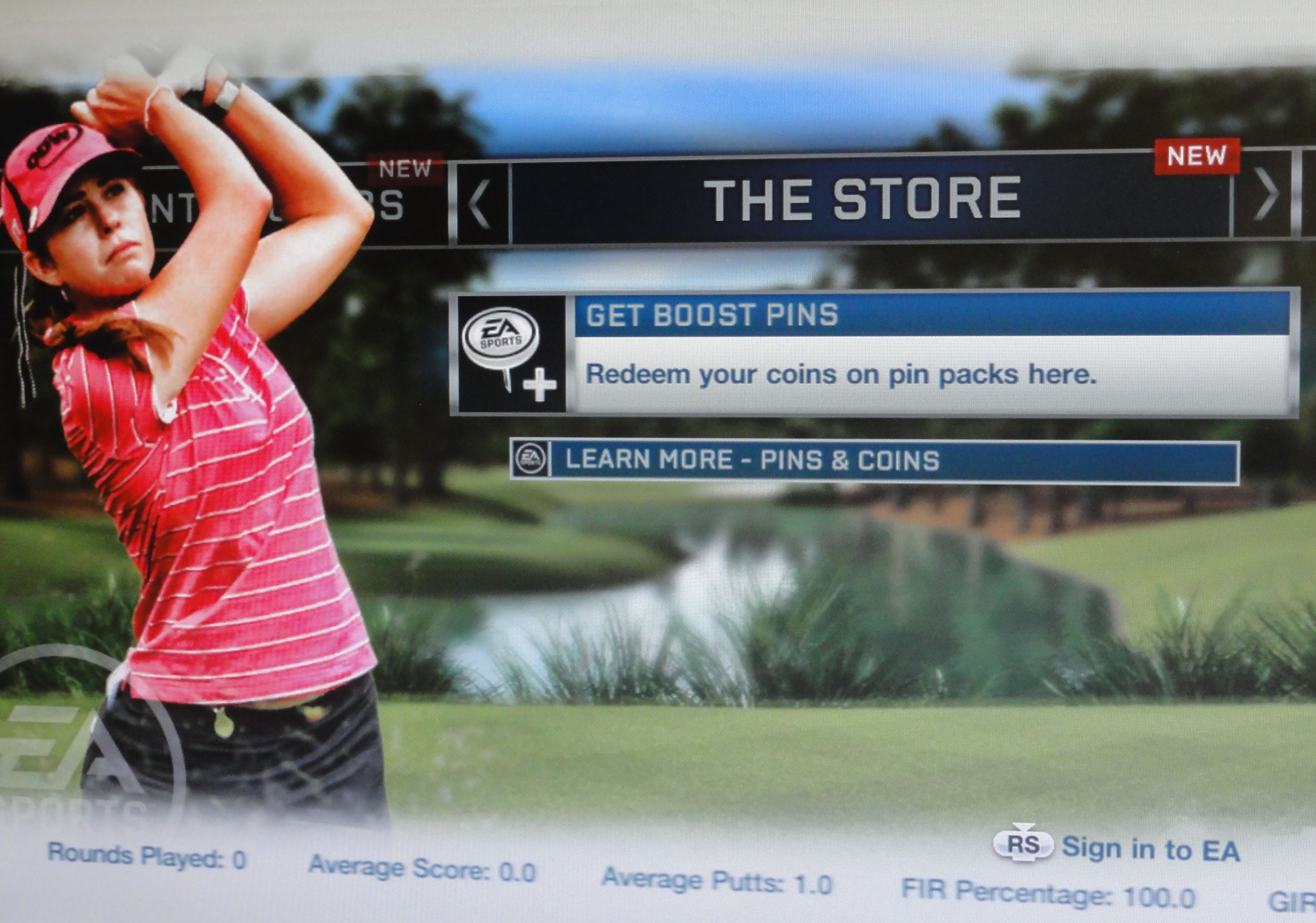
Task: Select The Store header tab
Action: tap(863, 198)
